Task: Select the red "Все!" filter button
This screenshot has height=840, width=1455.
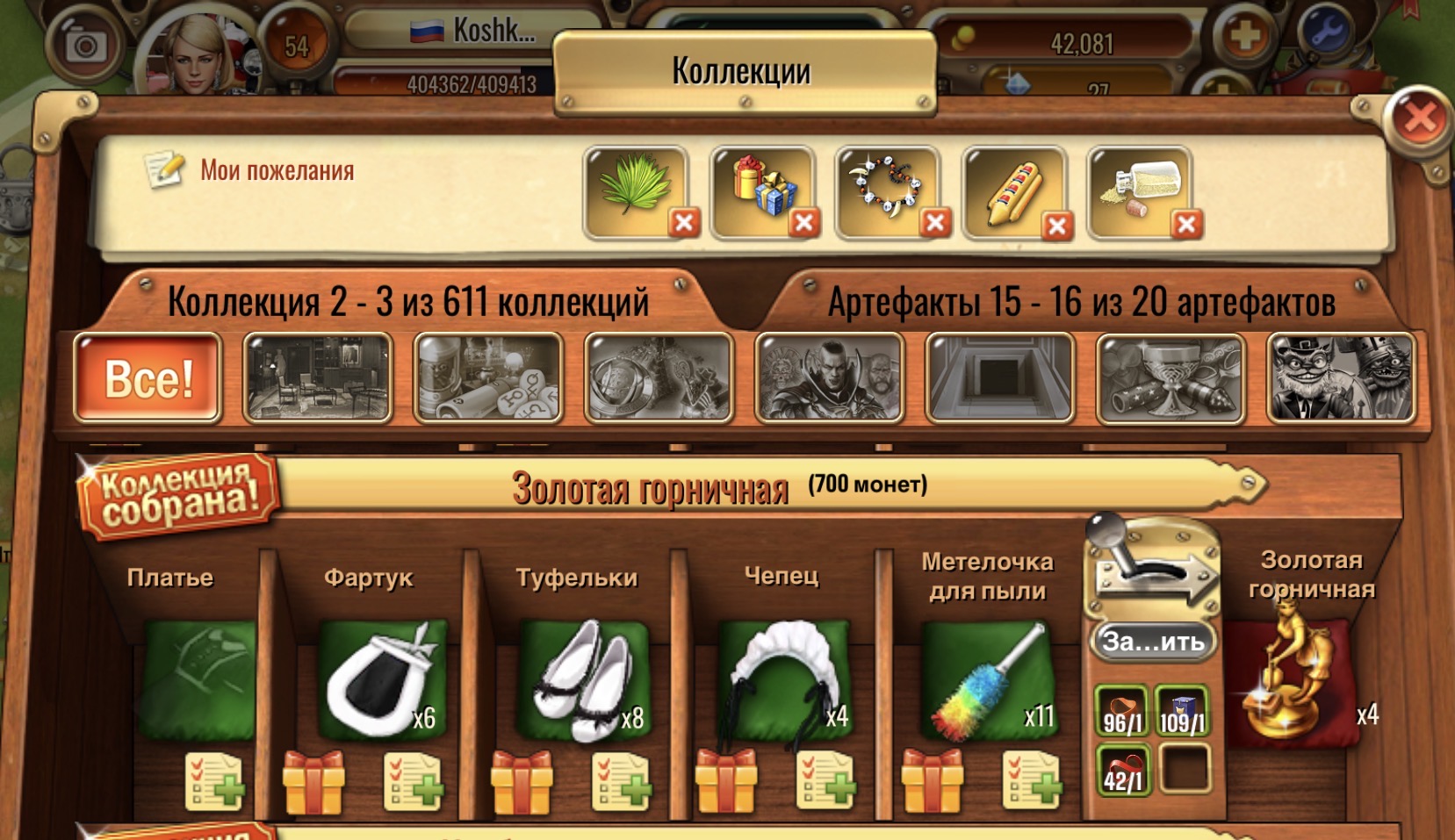Action: pos(148,378)
